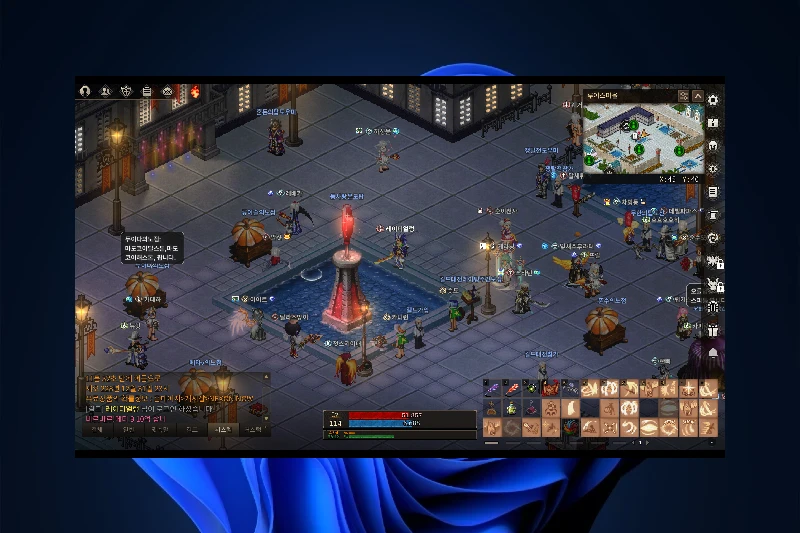
Task: Use the red feather hotbar item
Action: [511, 389]
